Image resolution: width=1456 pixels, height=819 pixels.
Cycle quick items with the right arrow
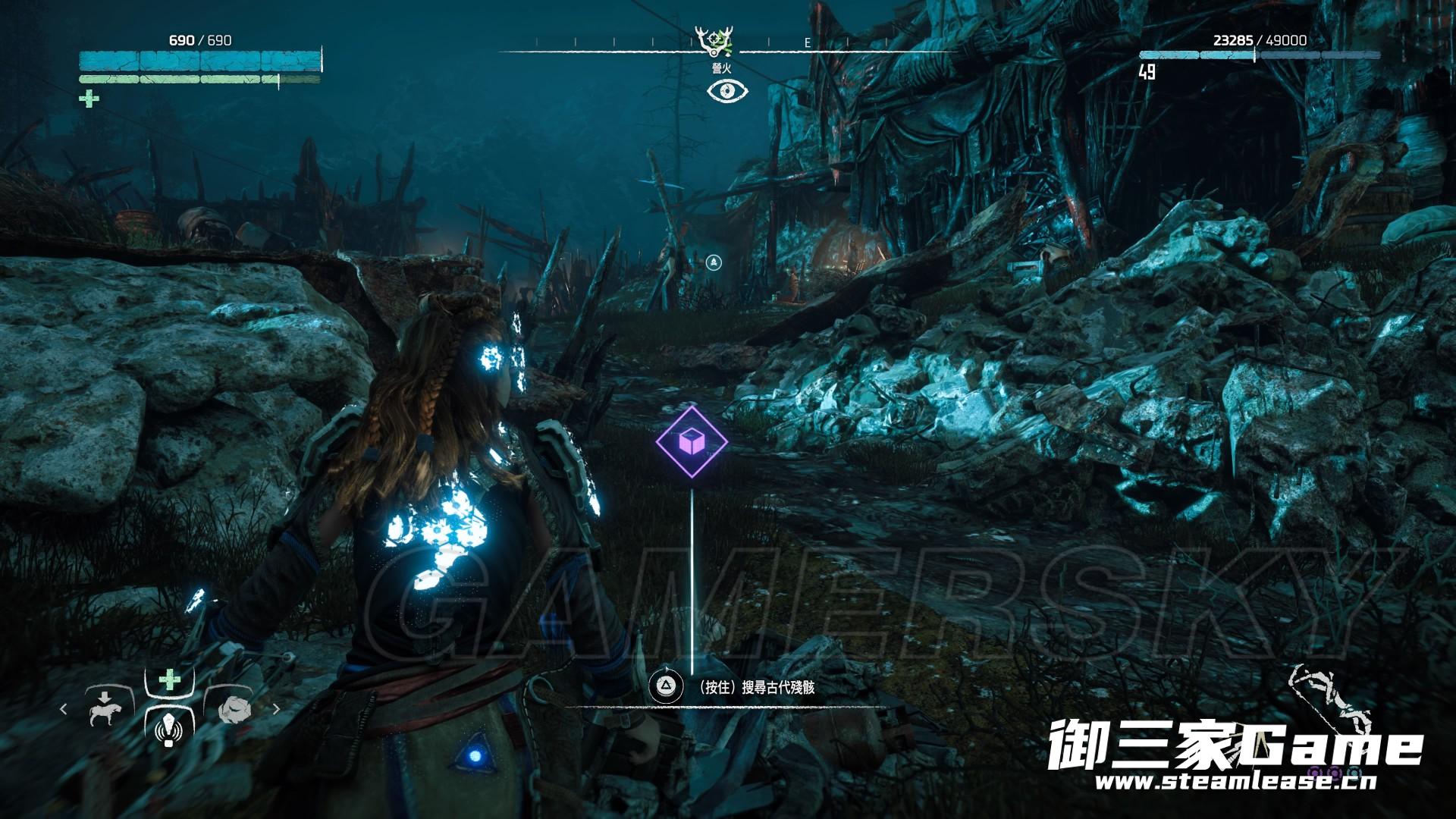pyautogui.click(x=276, y=709)
